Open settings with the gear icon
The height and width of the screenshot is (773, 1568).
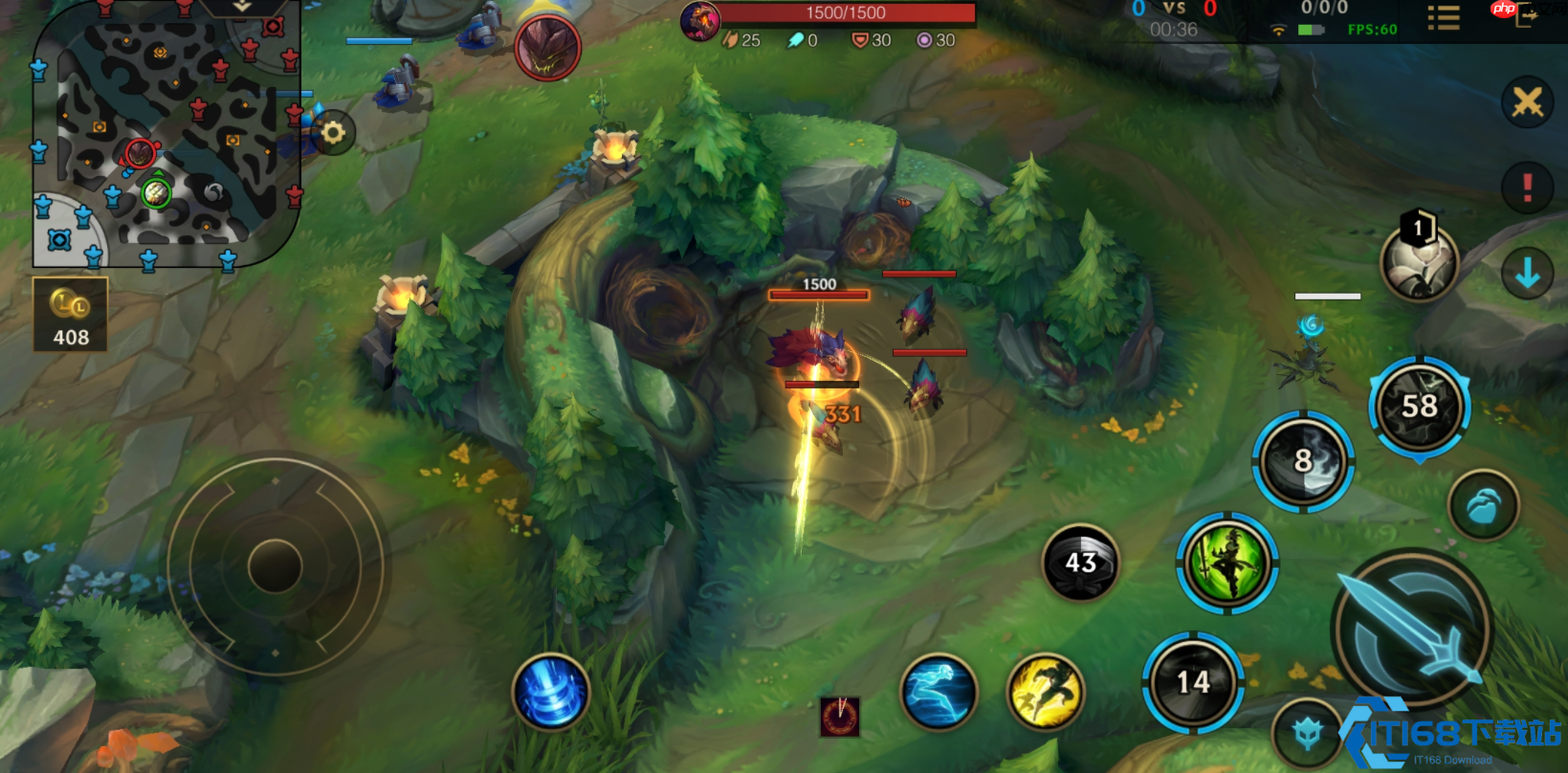coord(333,132)
